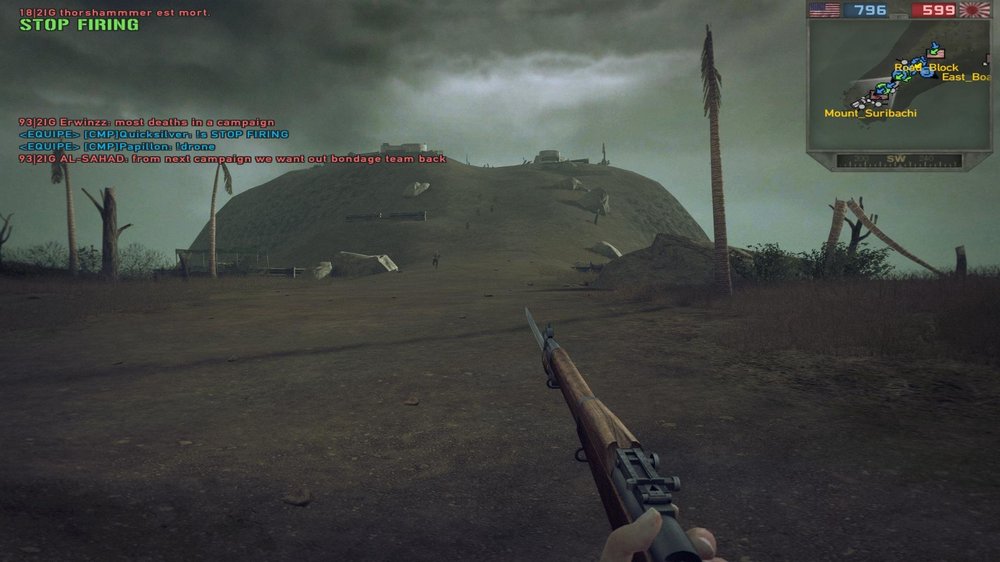
Task: Click Quicksilver's team chat message
Action: click(x=153, y=134)
